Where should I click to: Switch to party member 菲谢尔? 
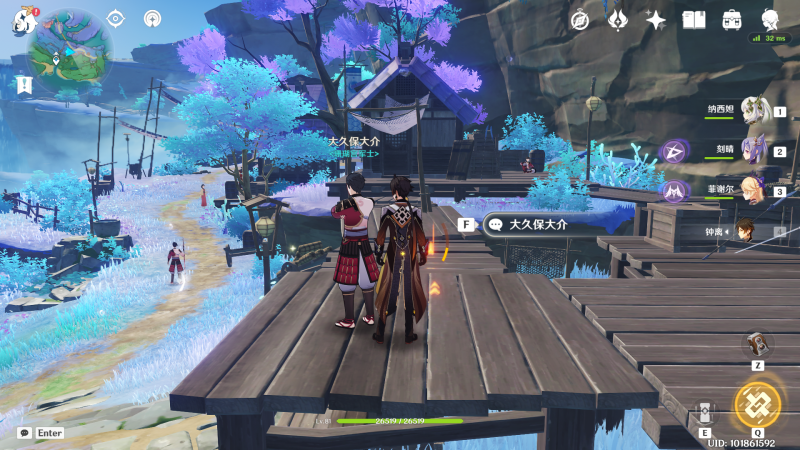754,190
